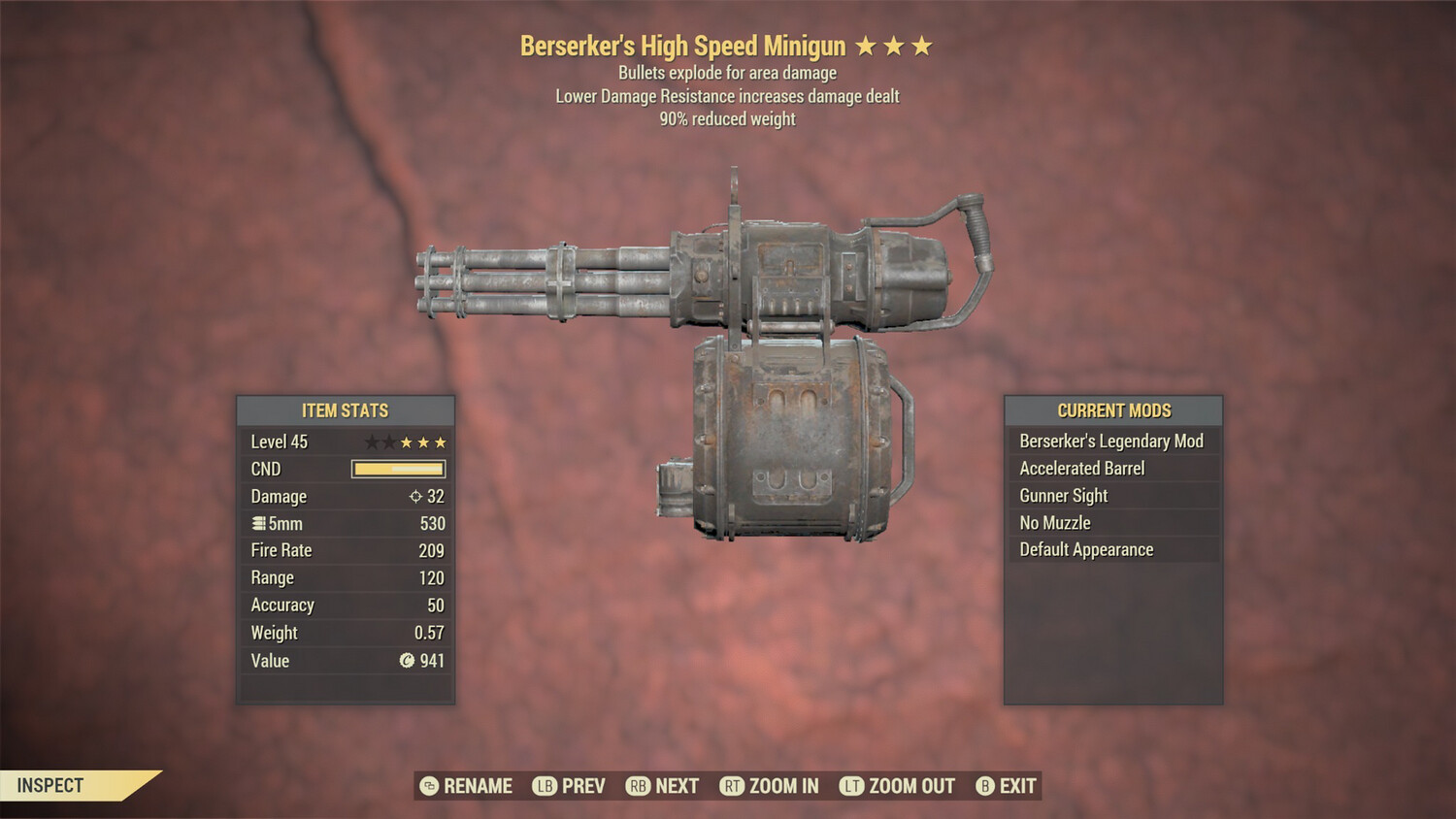Click the 5mm ammo icon in Item Stats
The width and height of the screenshot is (1456, 819).
pyautogui.click(x=259, y=523)
